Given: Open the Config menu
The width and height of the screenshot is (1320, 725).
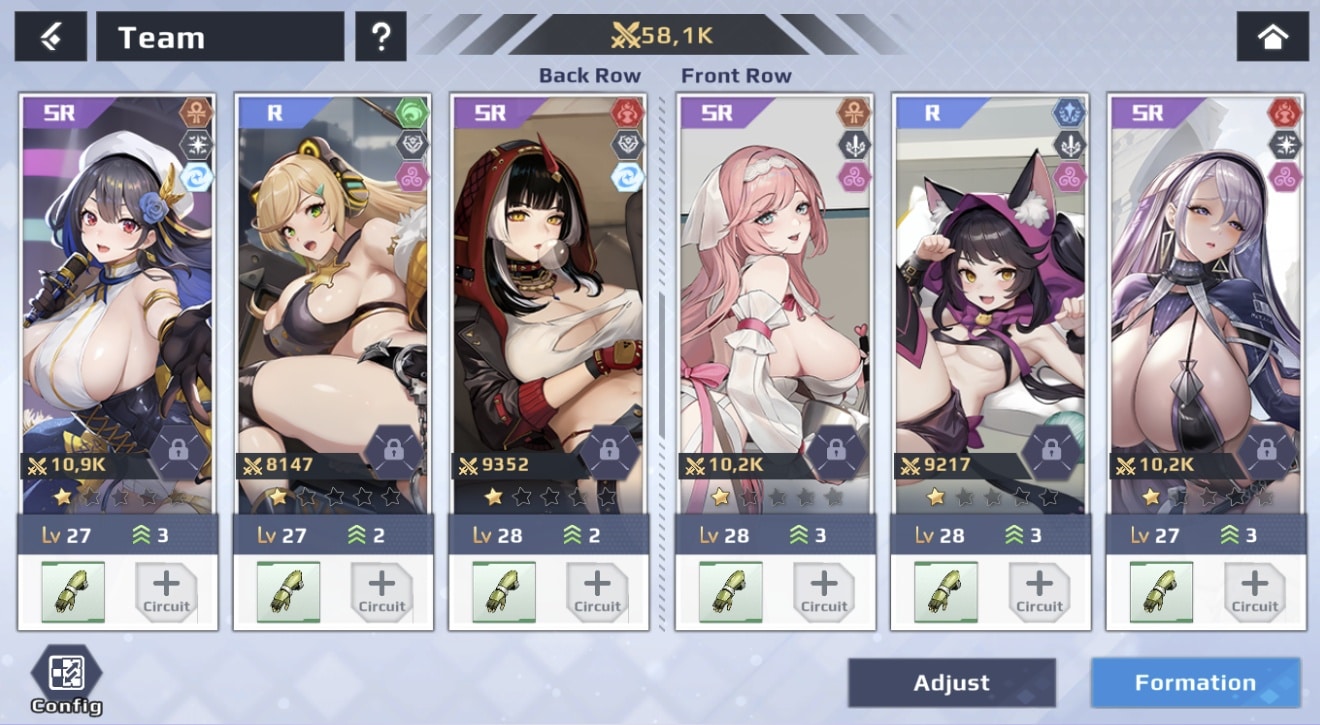Looking at the screenshot, I should 66,679.
